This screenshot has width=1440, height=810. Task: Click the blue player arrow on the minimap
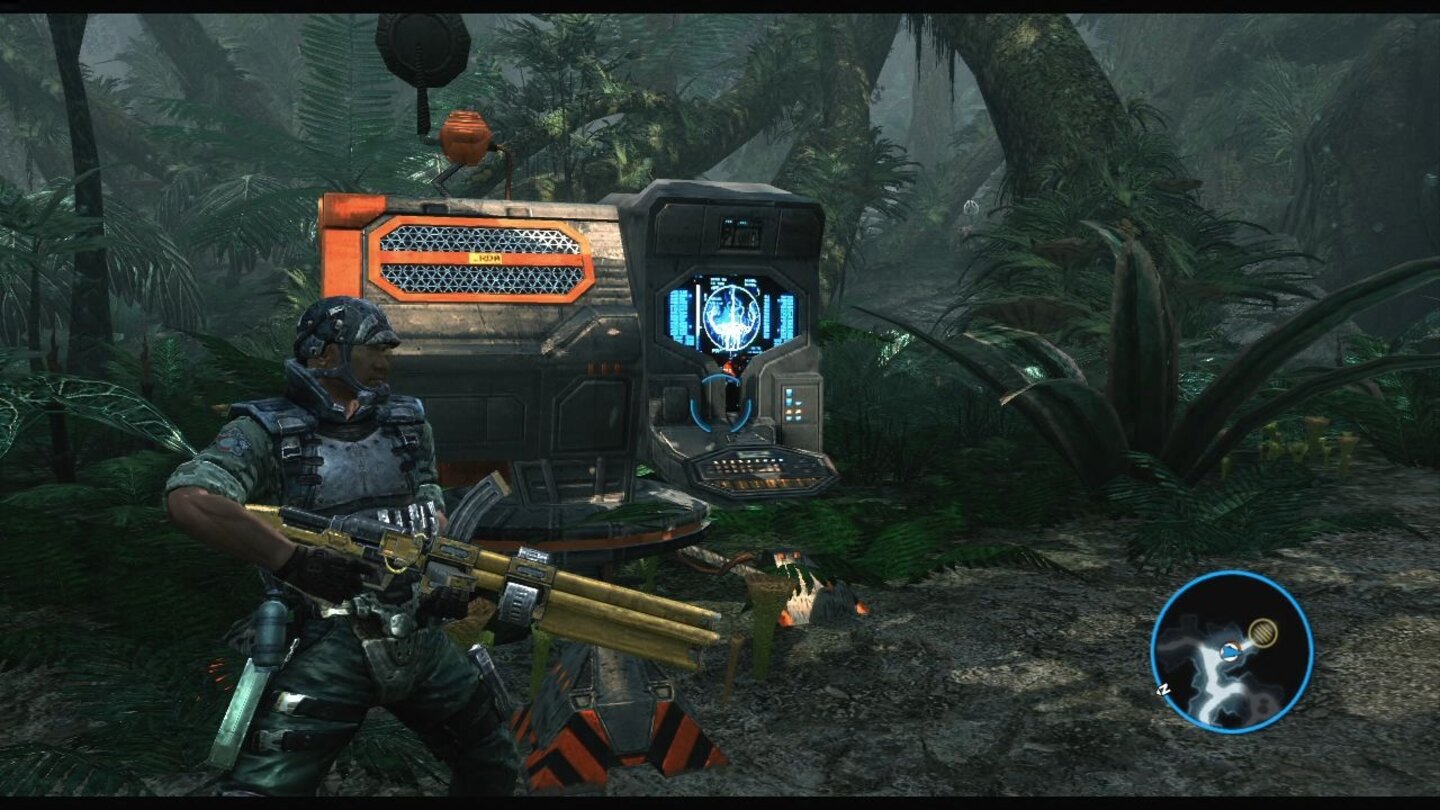[x=1229, y=651]
